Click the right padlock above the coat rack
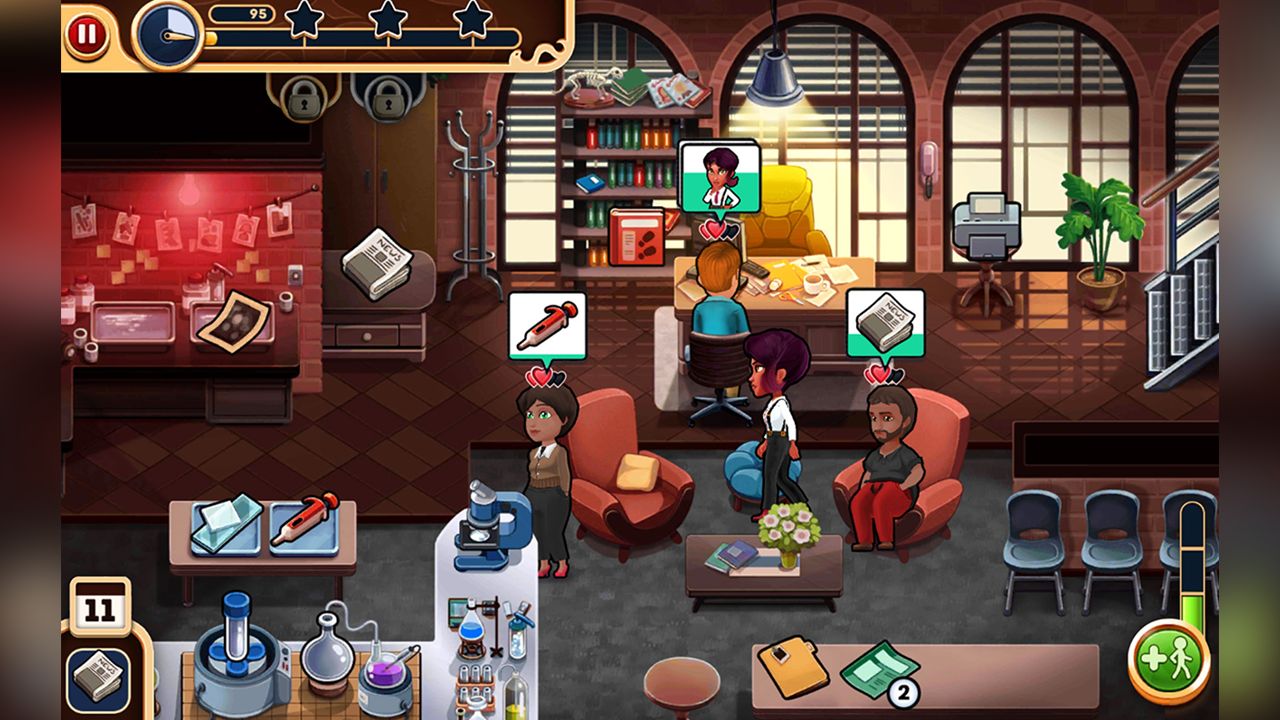1280x720 pixels. pos(389,101)
